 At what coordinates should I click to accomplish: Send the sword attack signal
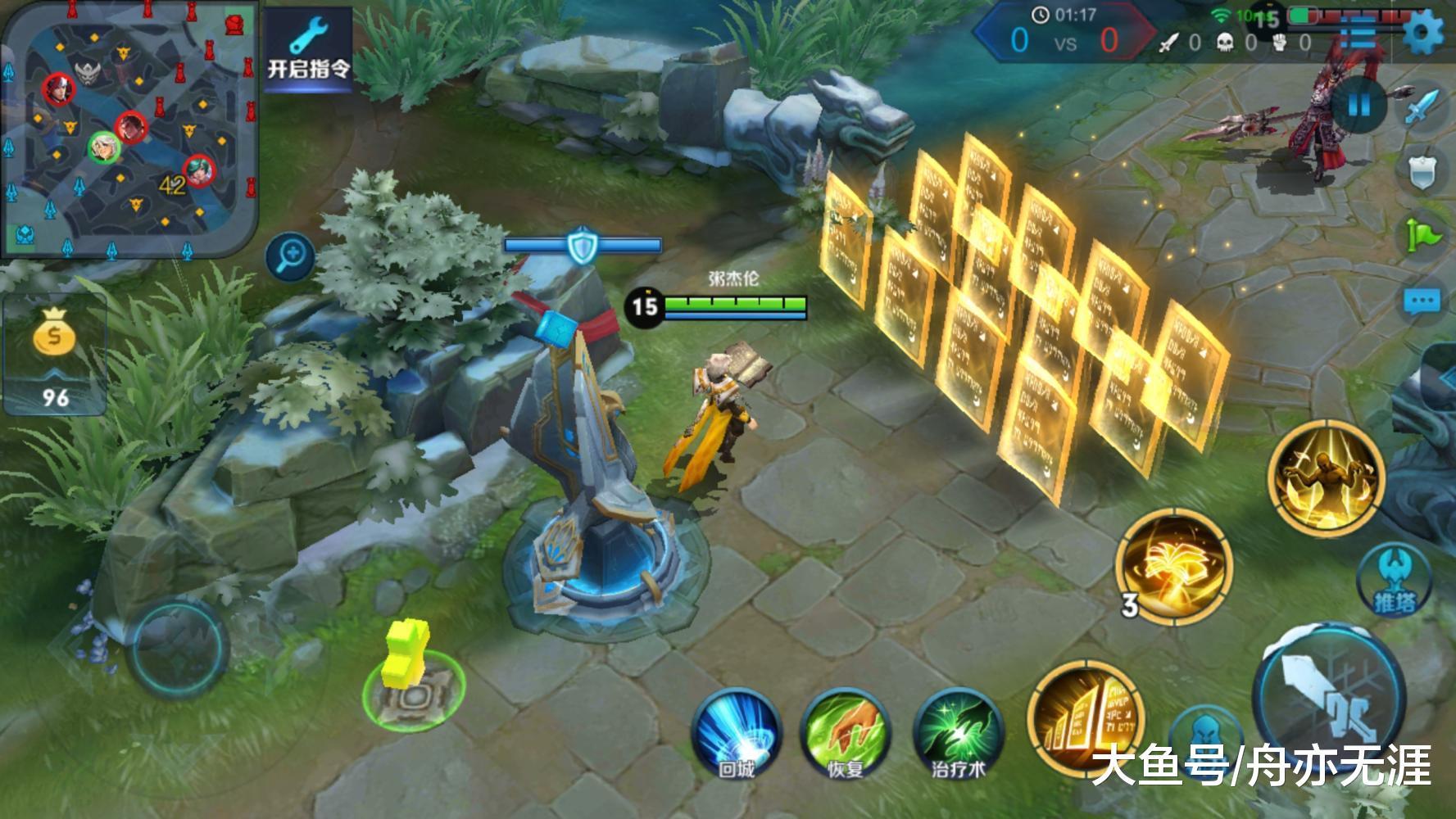tap(1422, 107)
